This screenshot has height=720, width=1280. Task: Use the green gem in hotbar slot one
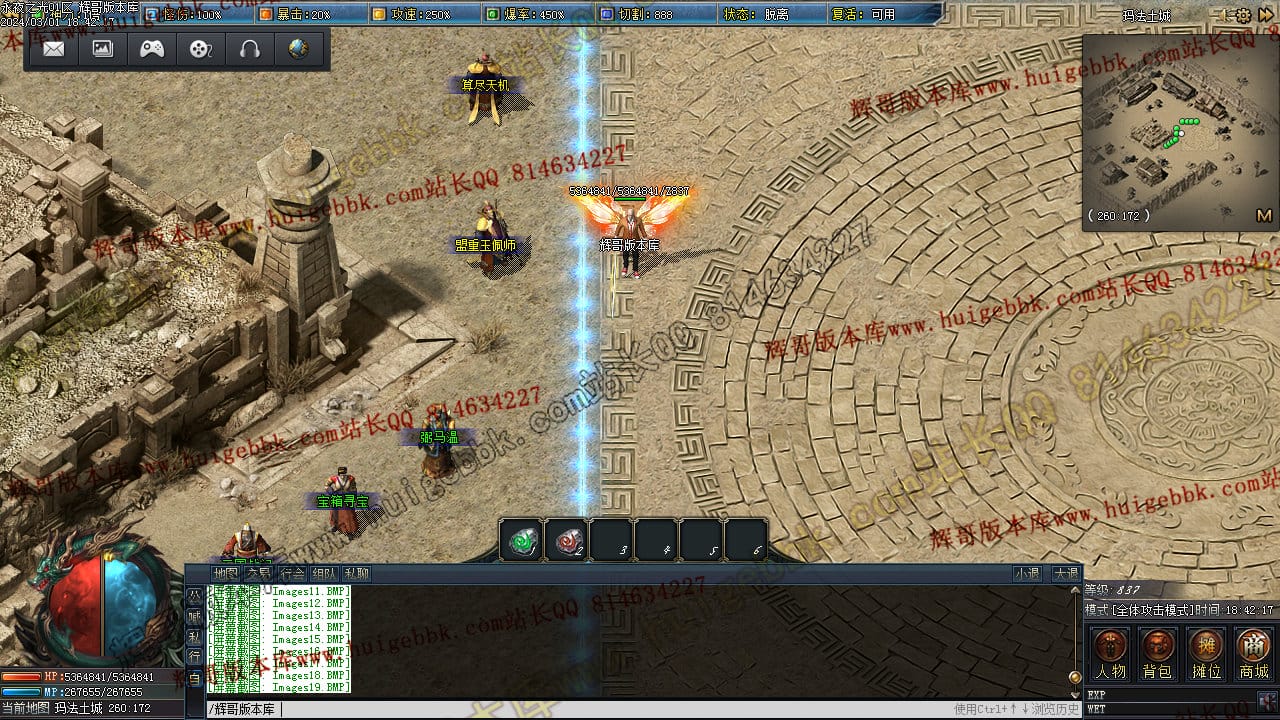(520, 541)
